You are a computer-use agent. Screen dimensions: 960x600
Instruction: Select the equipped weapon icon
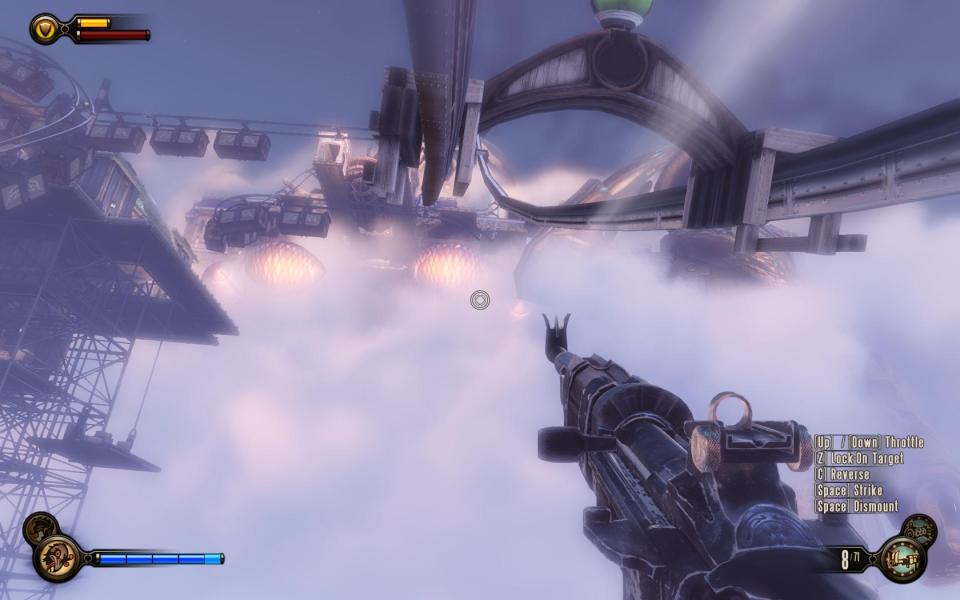click(902, 558)
